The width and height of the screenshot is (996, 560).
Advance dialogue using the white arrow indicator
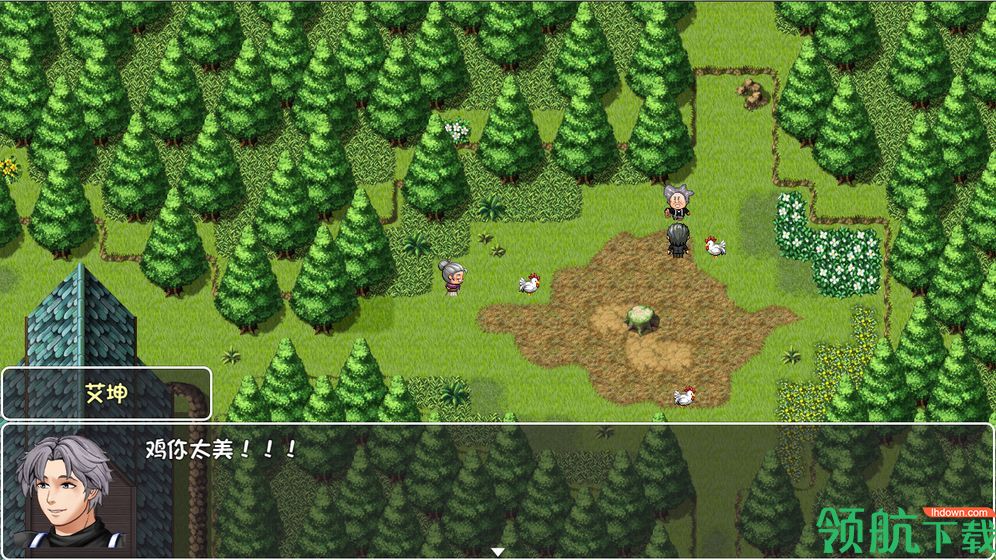click(497, 551)
